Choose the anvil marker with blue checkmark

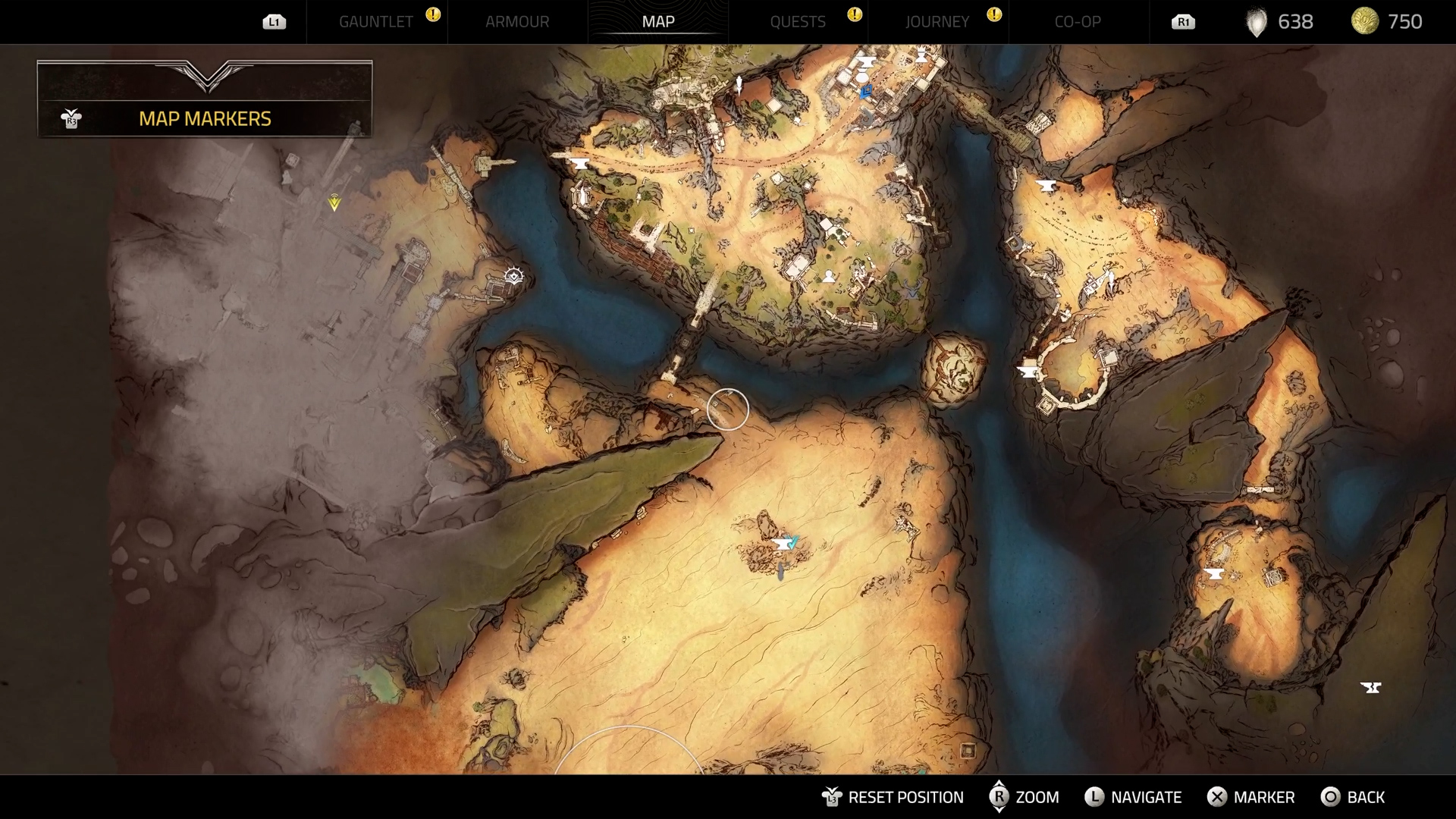(x=784, y=544)
